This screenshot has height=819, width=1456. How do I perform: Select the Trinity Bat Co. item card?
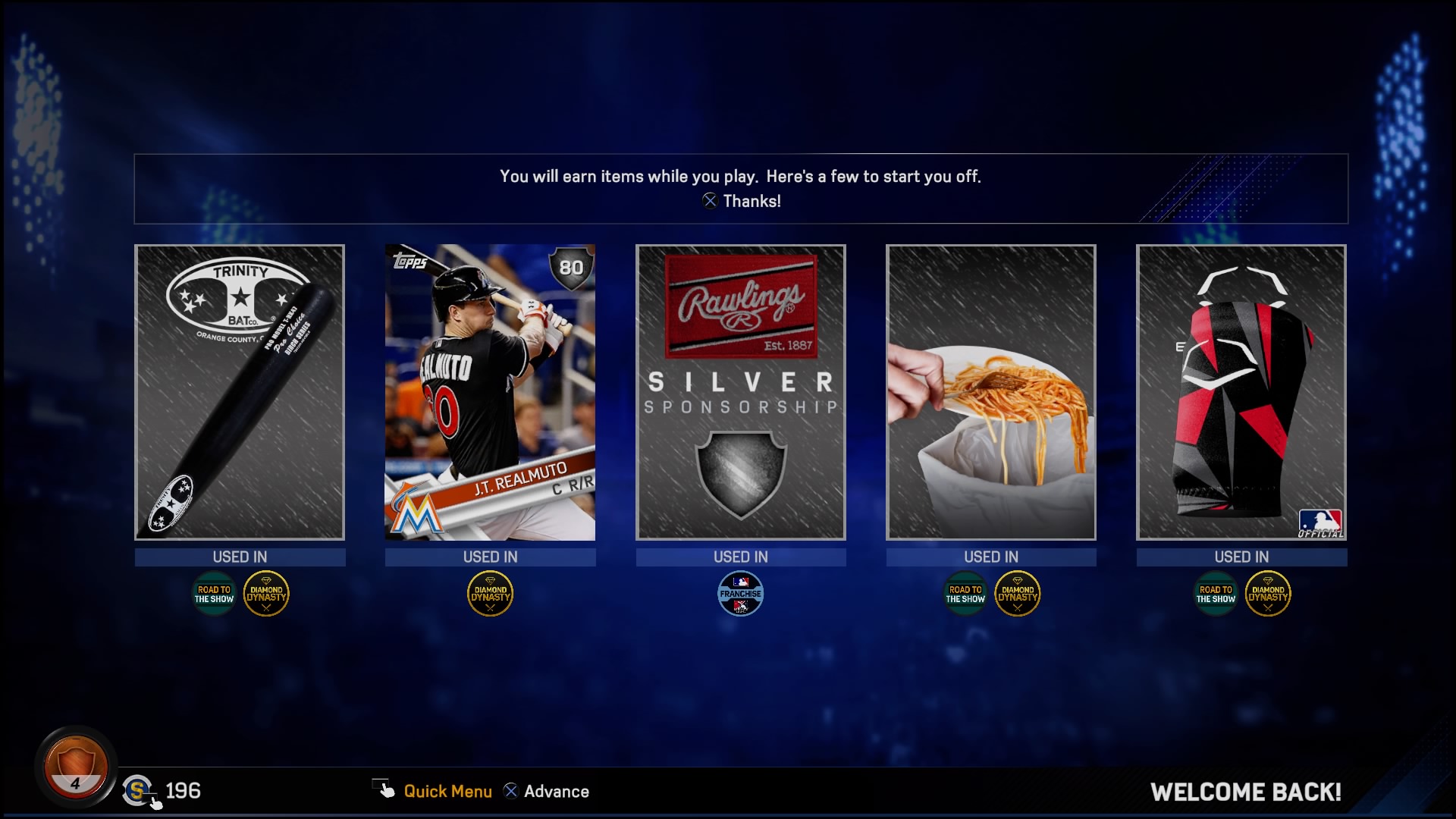point(240,392)
